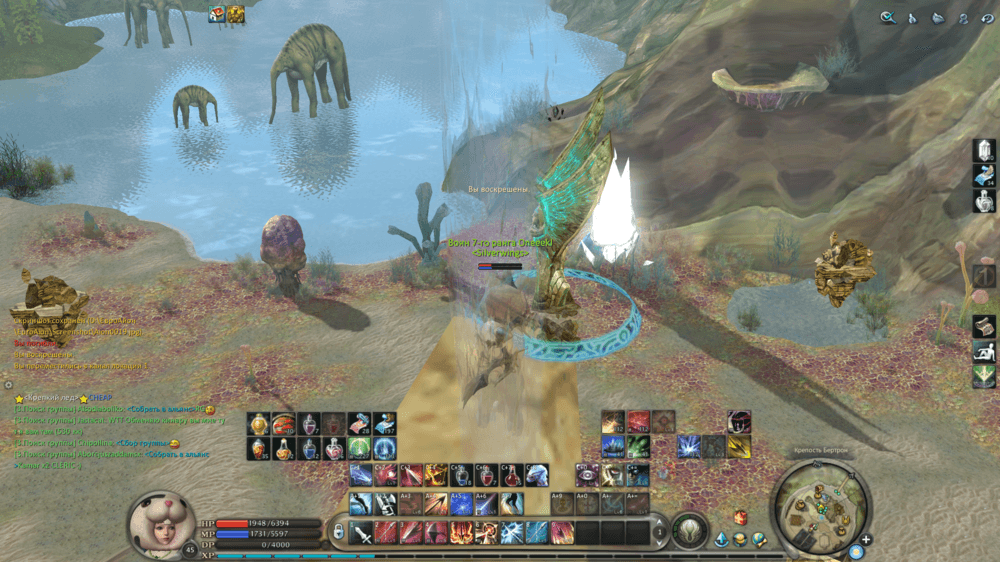Viewport: 1000px width, 562px height.
Task: Activate the yellow lightning claw skill
Action: coord(739,447)
